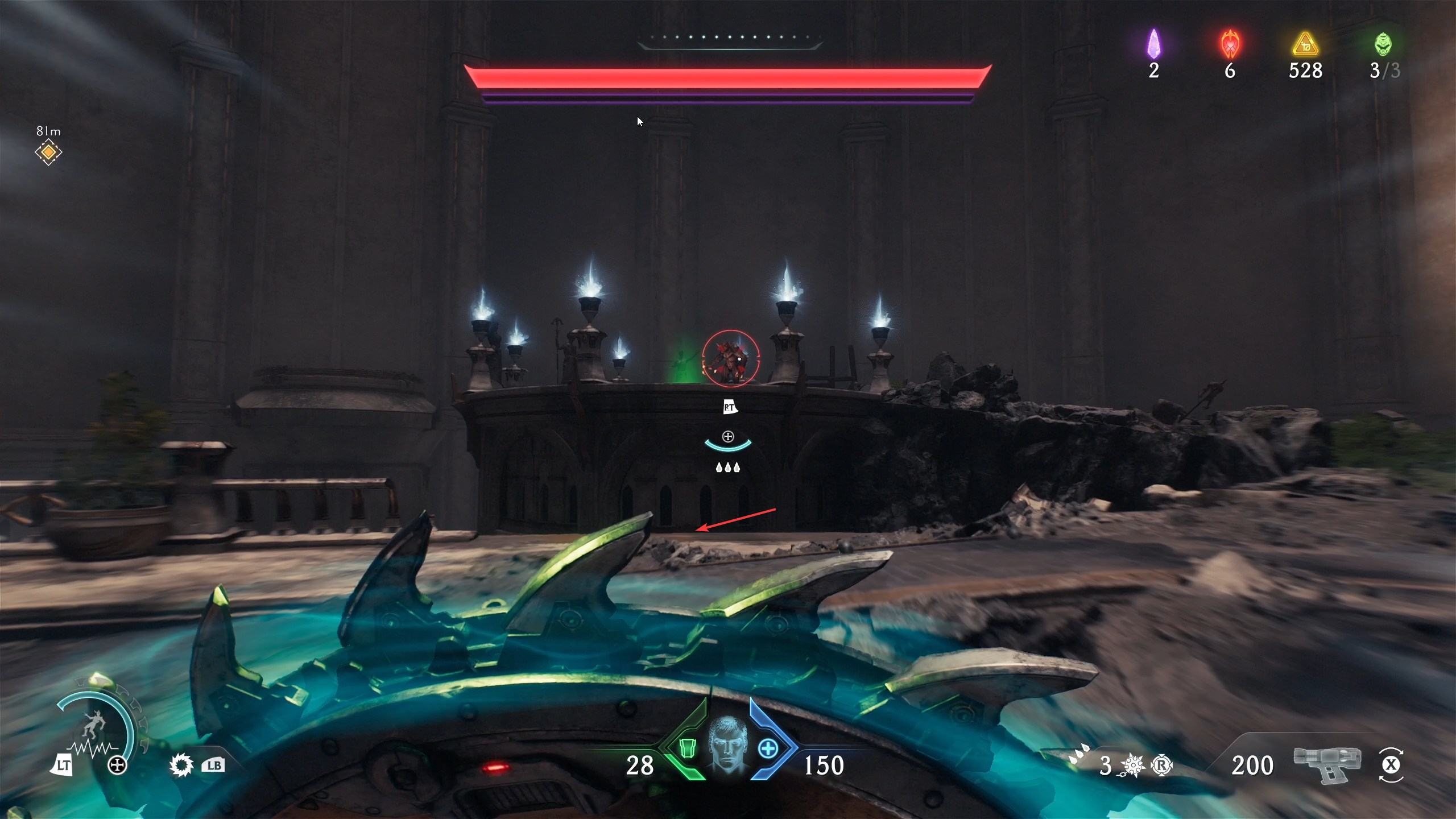Select the enemy inside the red target circle
Viewport: 1456px width, 819px height.
pos(732,357)
